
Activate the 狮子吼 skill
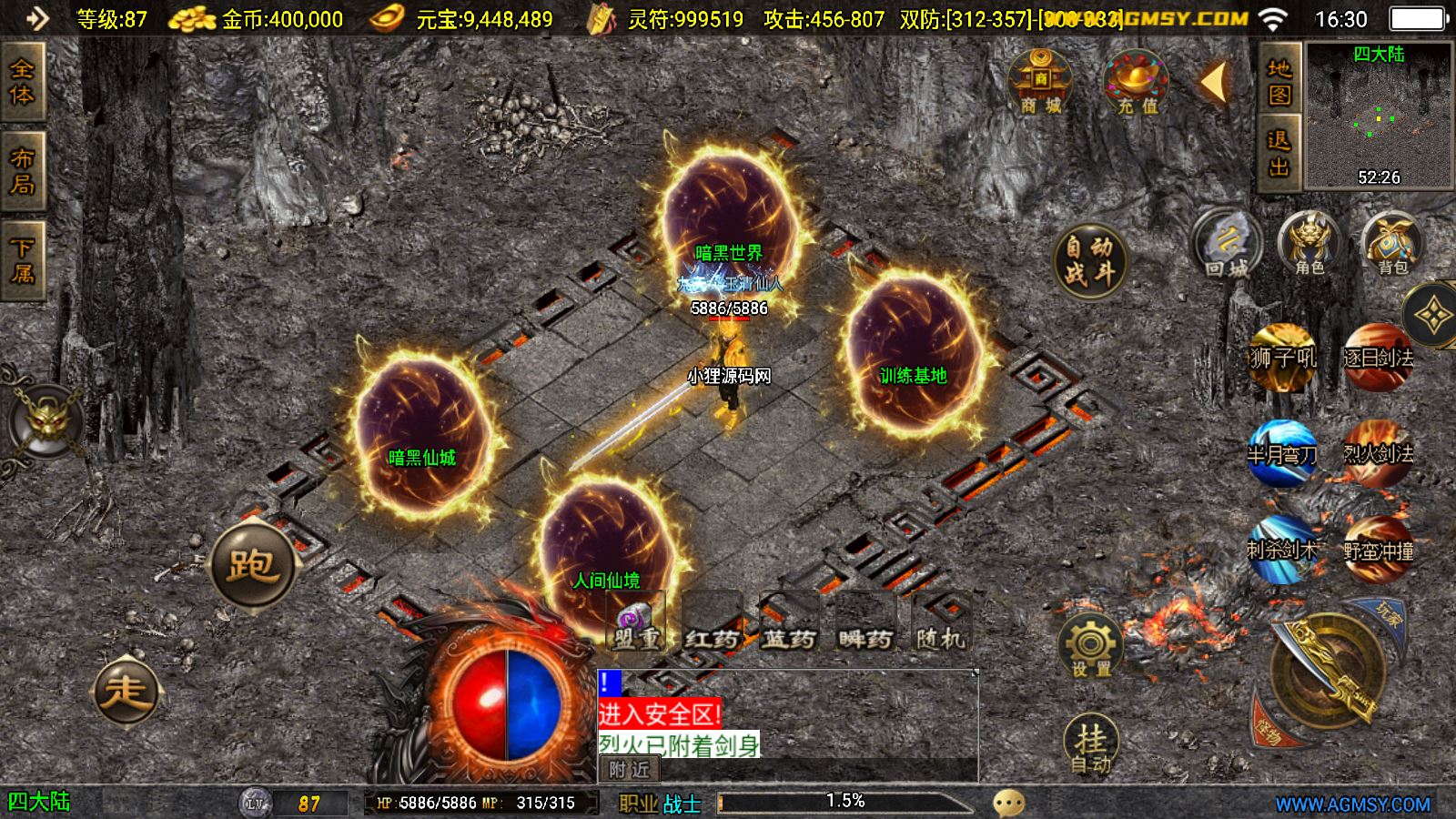[1282, 357]
